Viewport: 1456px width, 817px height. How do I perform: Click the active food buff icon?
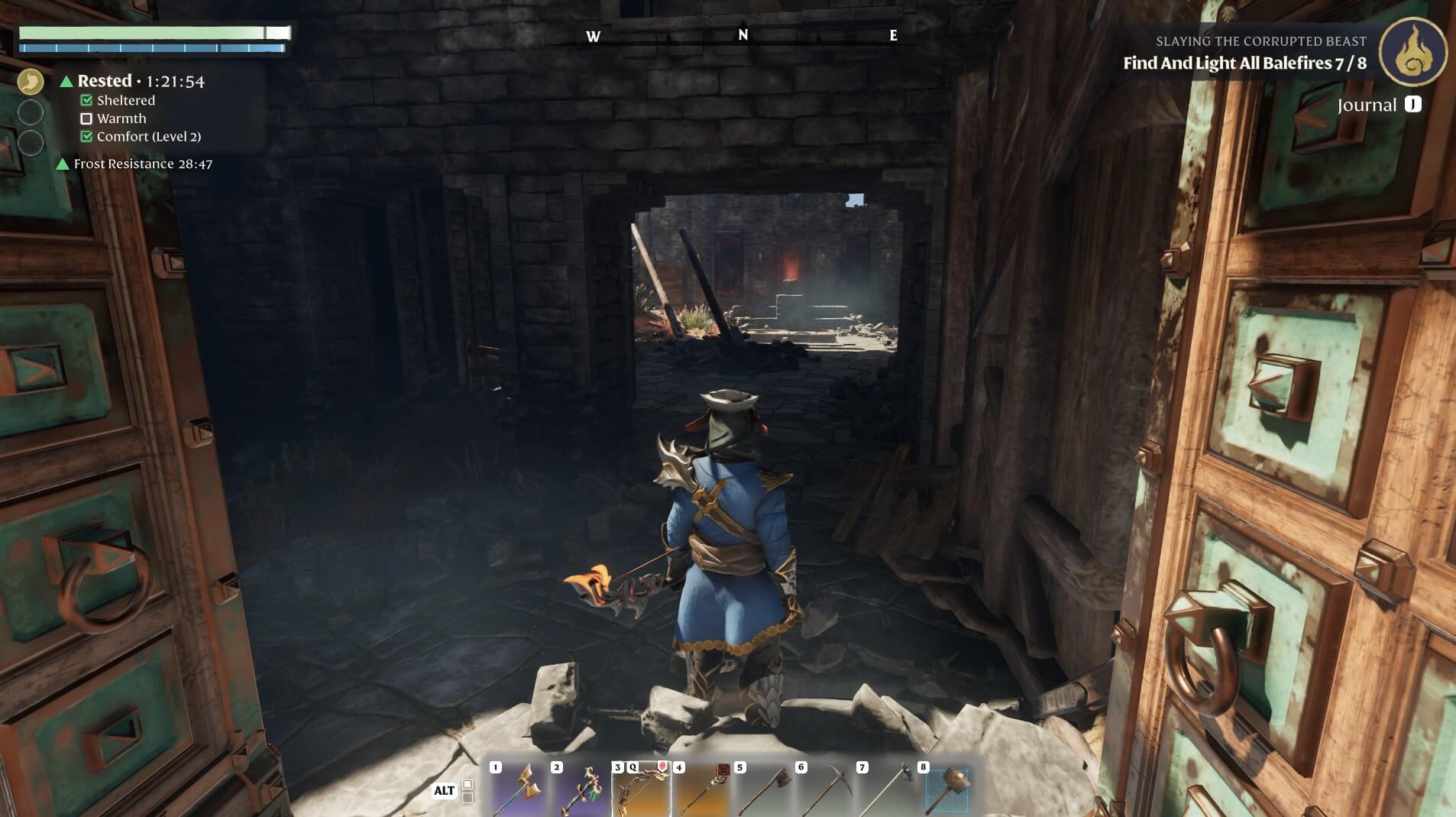31,81
